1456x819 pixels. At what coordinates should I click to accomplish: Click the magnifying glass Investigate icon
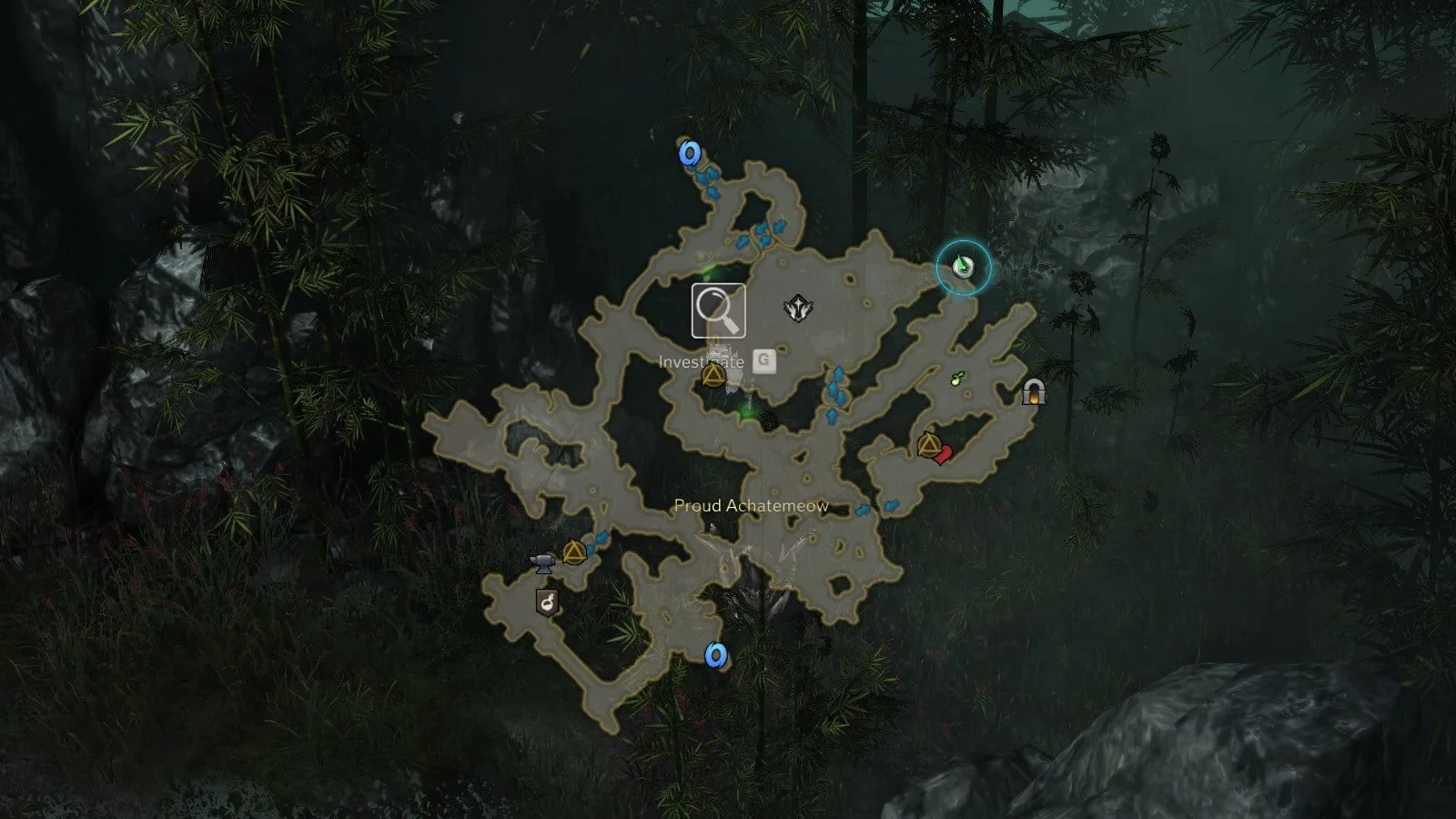point(718,311)
